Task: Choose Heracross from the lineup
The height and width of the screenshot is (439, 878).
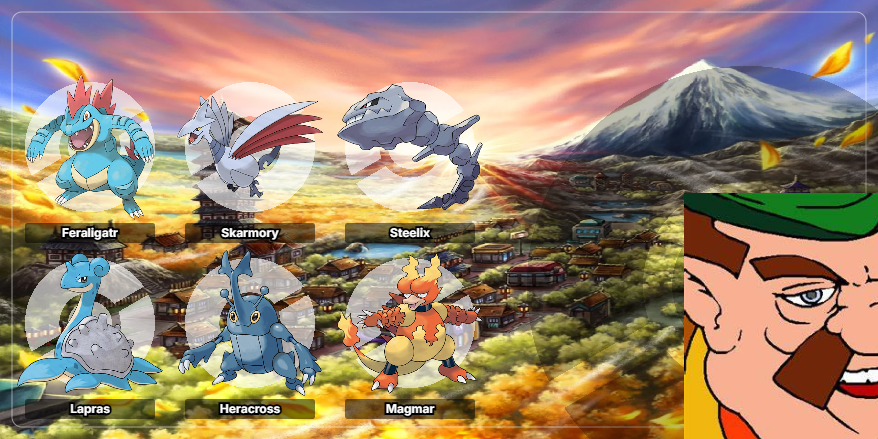Action: (250, 325)
